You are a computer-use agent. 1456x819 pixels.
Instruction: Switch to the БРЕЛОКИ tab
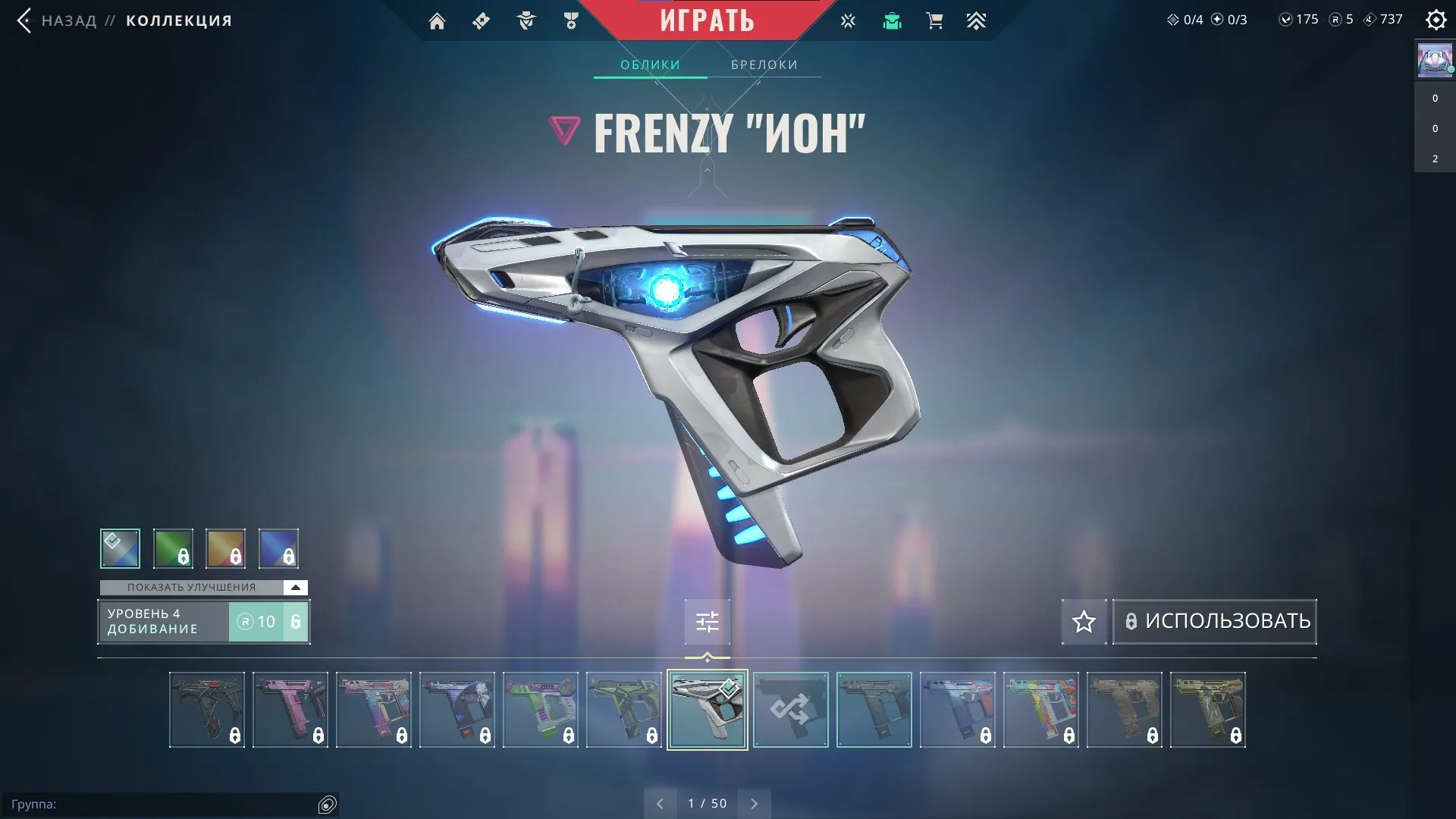click(x=763, y=64)
